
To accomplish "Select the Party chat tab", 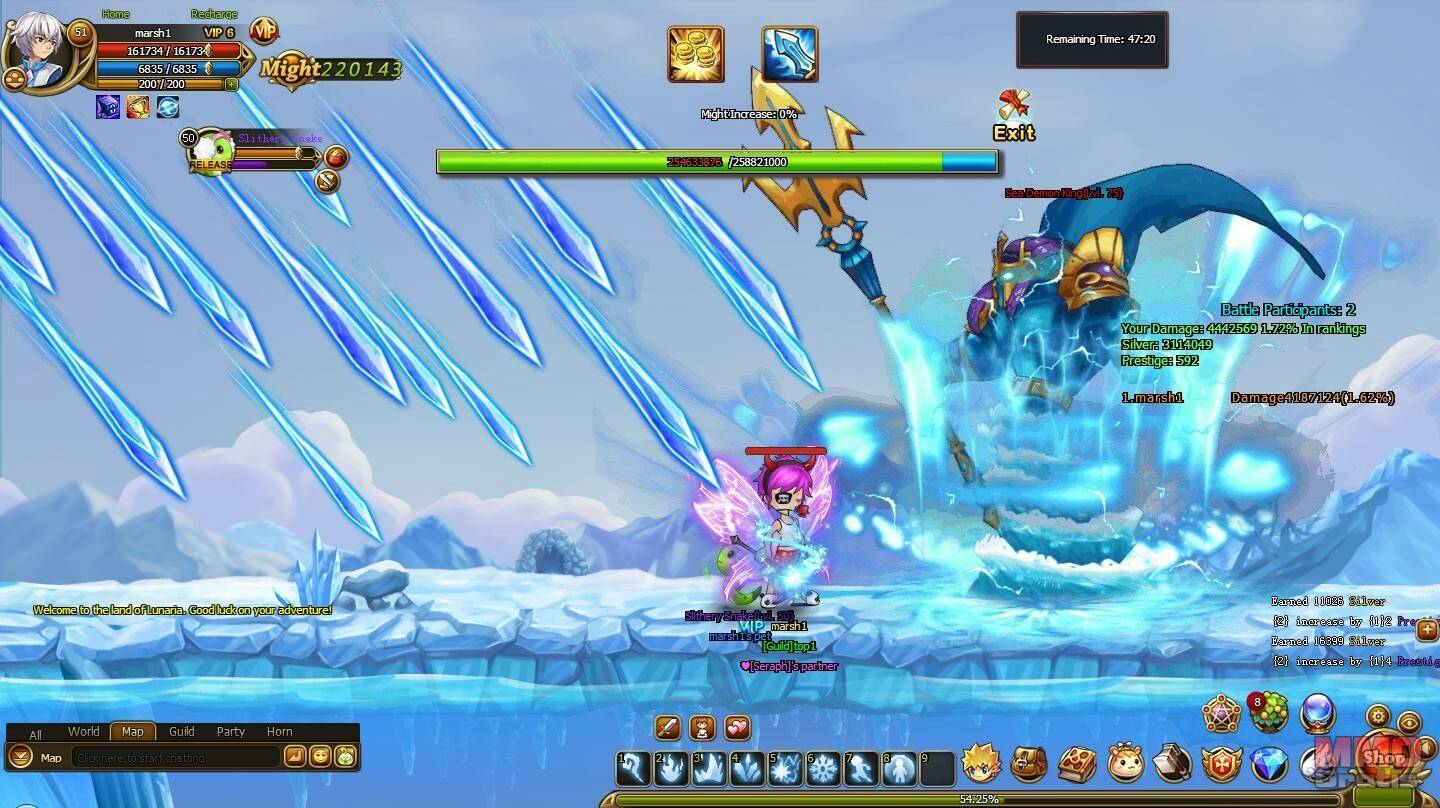I will pyautogui.click(x=231, y=732).
